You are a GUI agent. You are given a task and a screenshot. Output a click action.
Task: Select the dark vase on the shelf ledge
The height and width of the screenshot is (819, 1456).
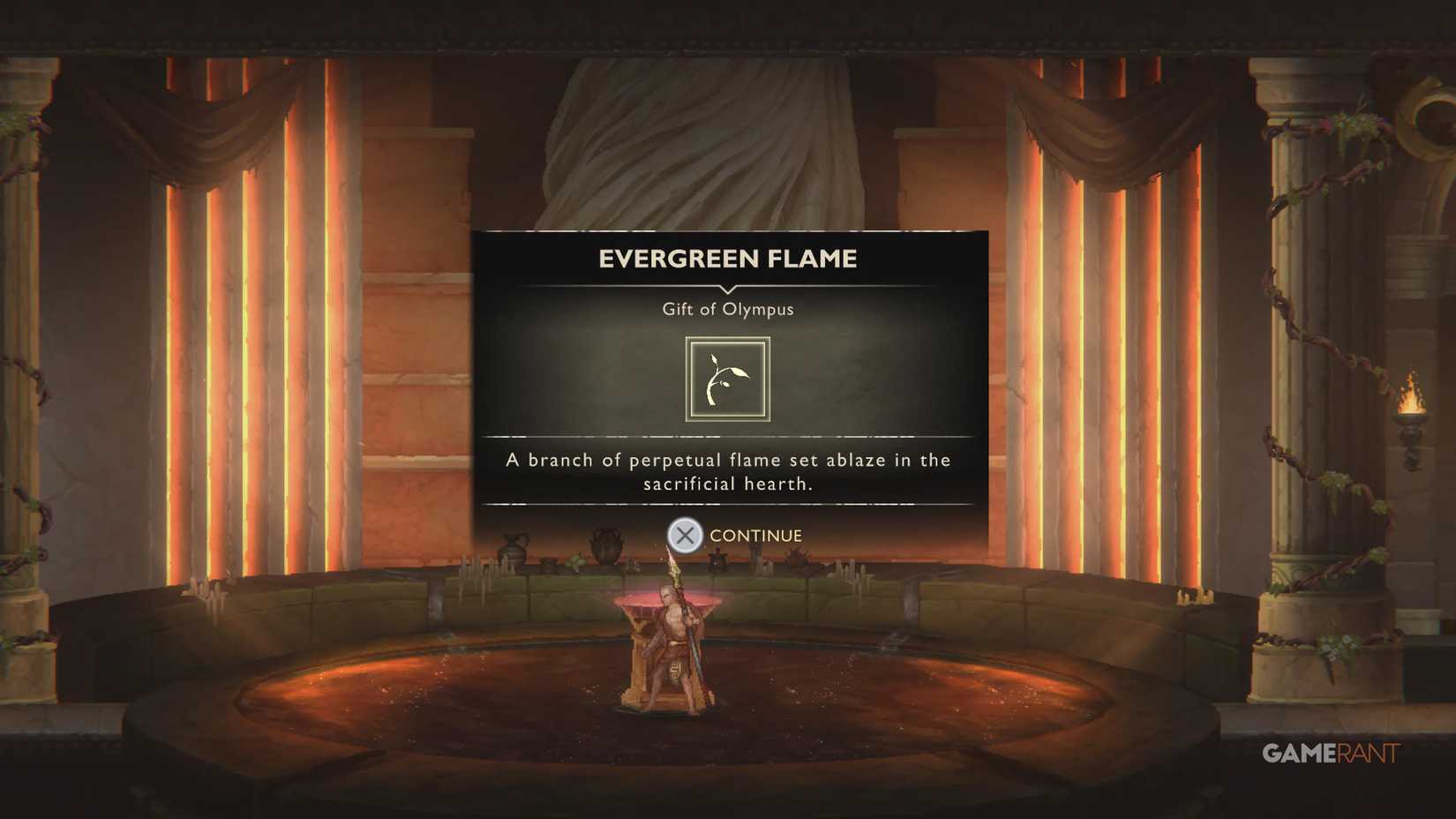(x=605, y=545)
